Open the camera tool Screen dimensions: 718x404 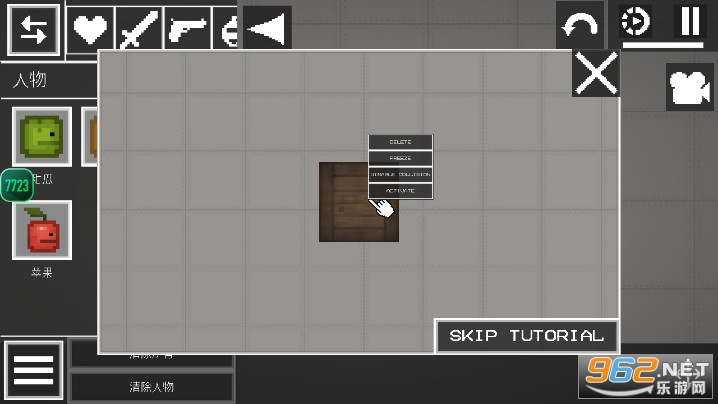pos(689,87)
